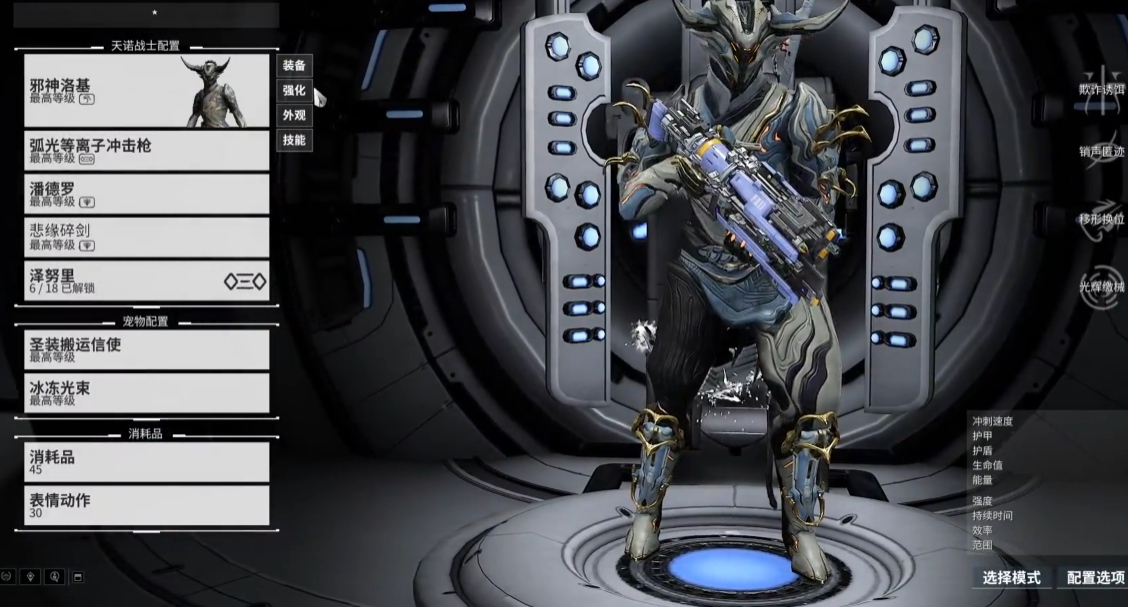Open the 圣装搬运信使 companion slot

[146, 350]
